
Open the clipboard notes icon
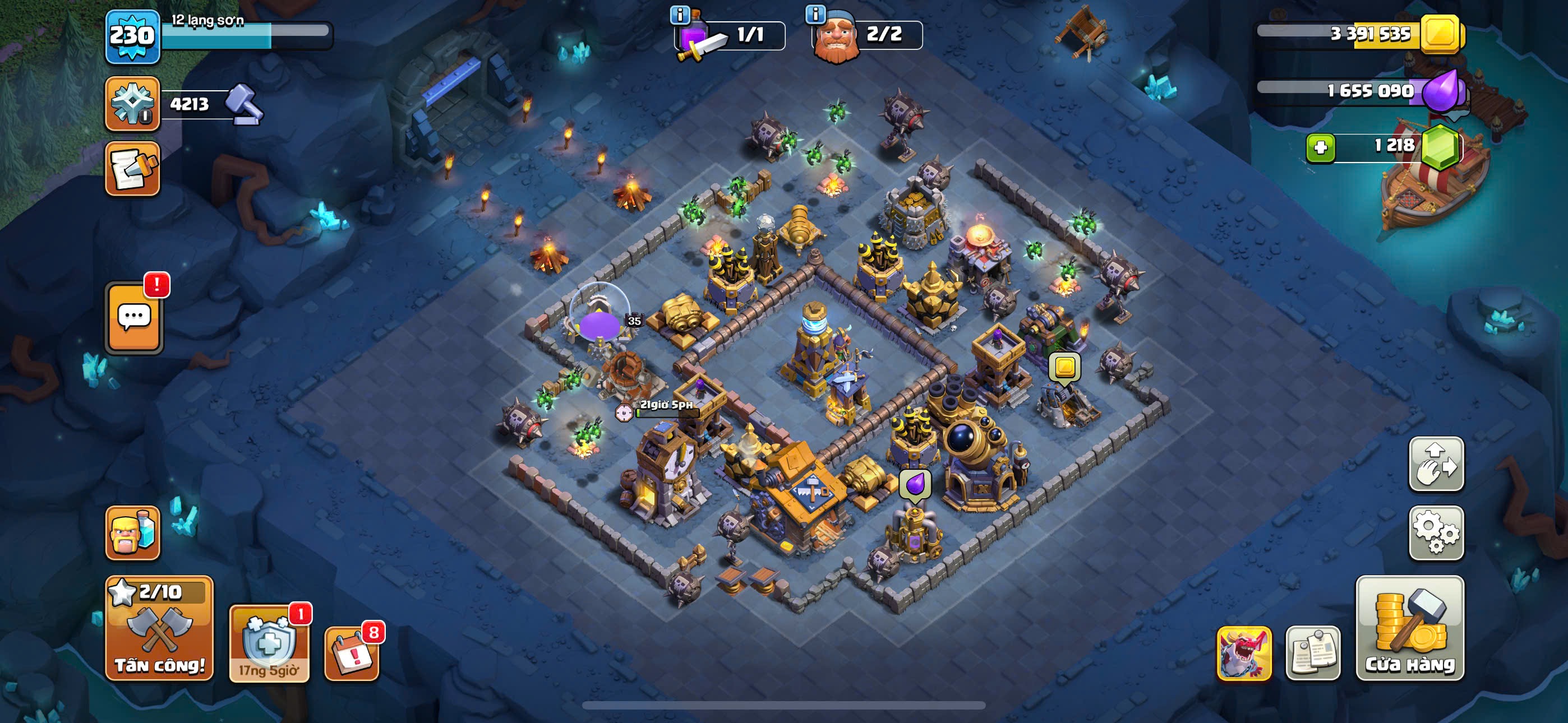pos(1313,653)
